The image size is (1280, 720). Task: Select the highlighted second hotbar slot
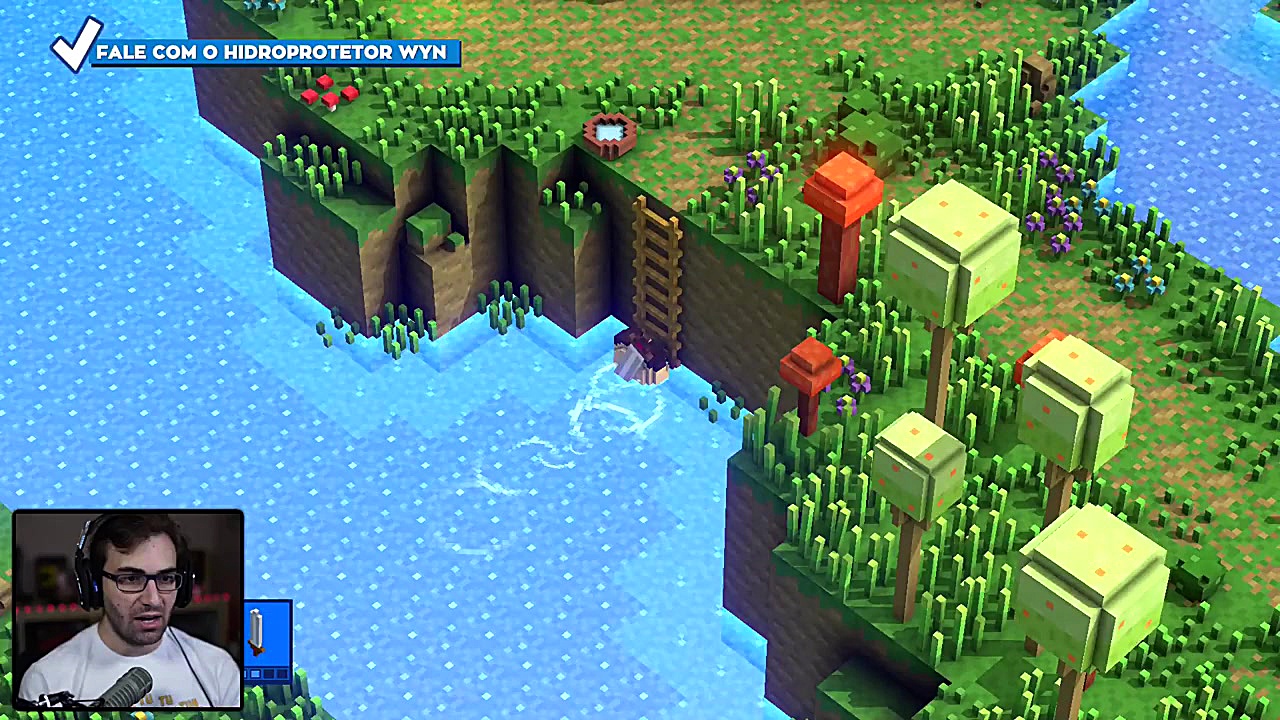255,672
